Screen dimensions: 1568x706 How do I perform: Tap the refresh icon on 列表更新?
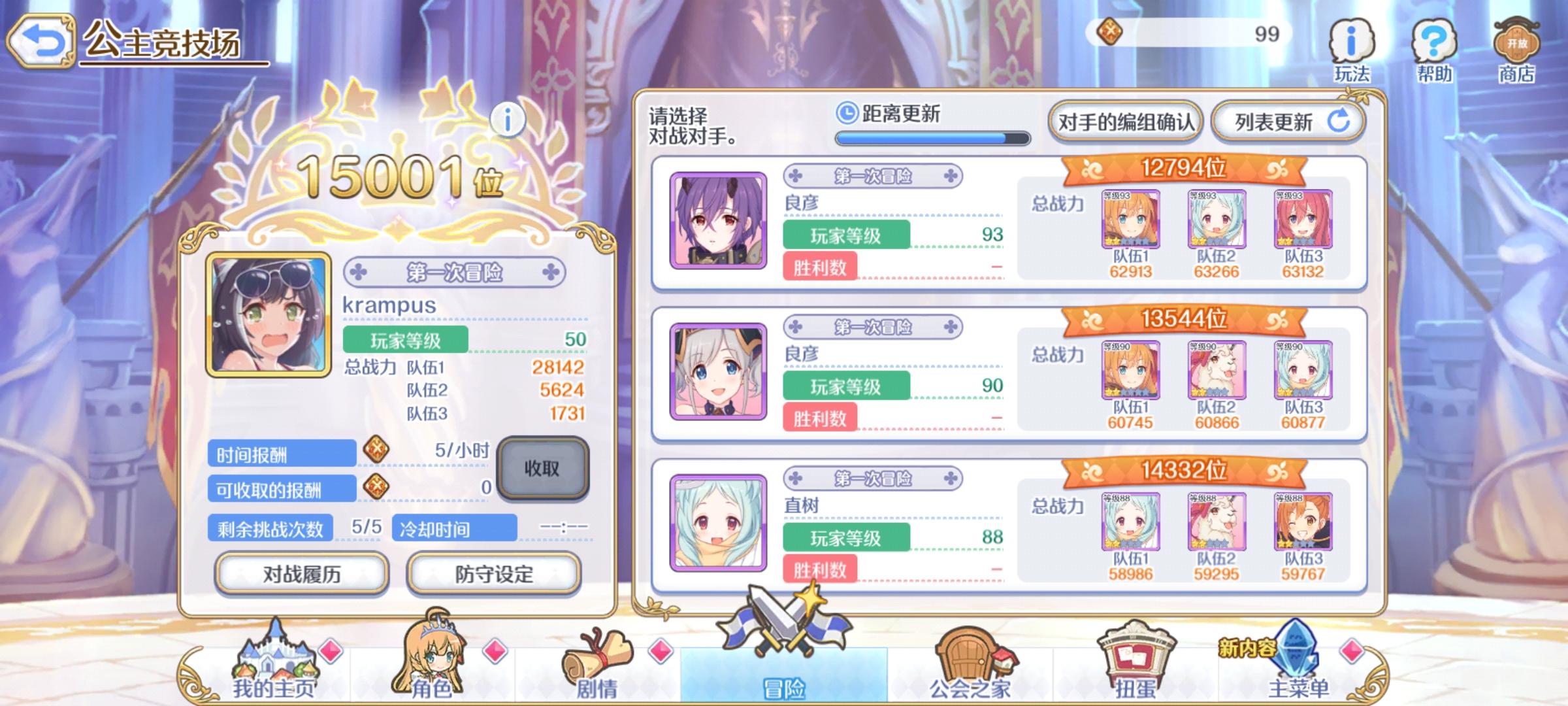point(1338,123)
